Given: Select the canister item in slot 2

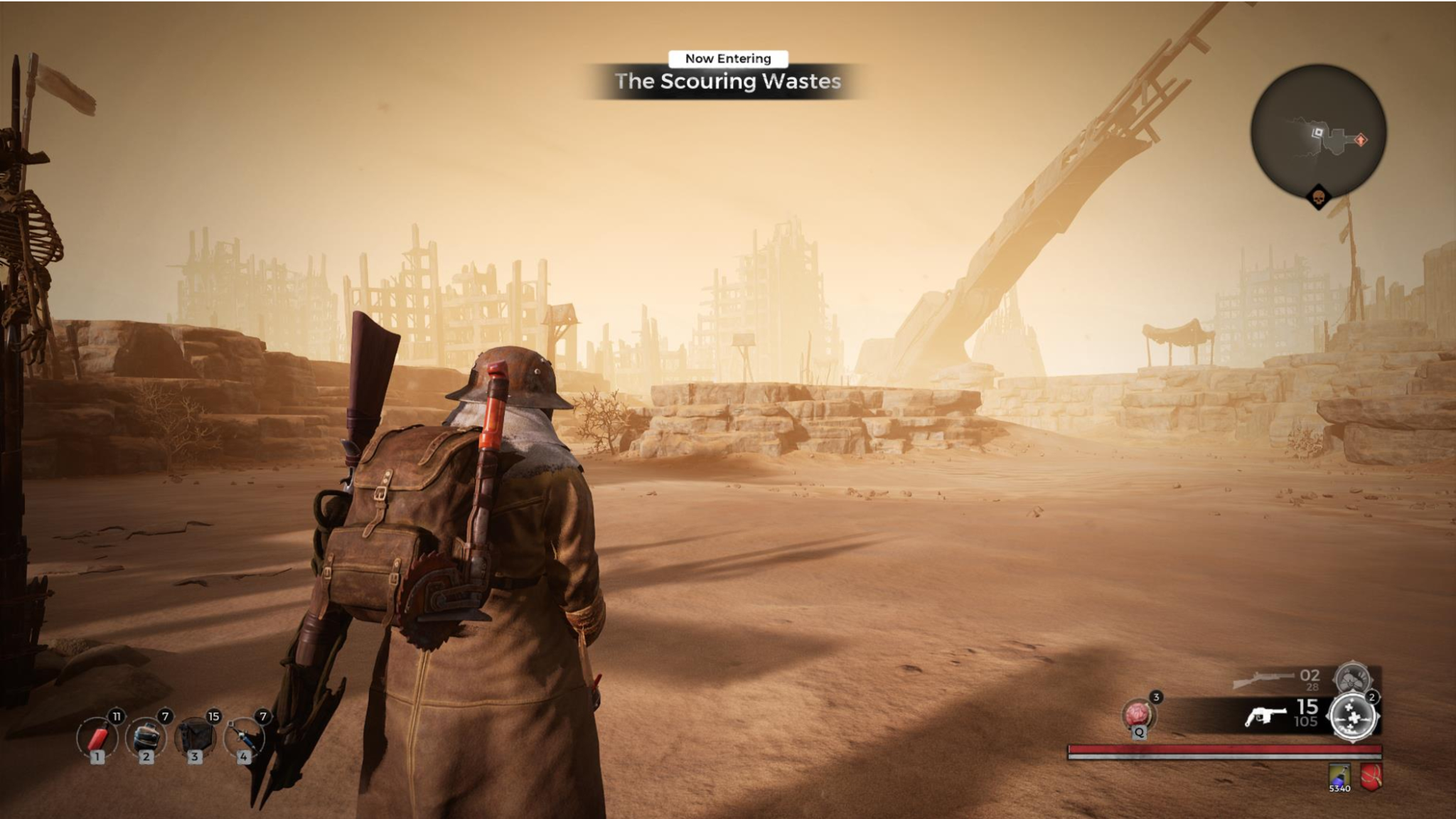Looking at the screenshot, I should click(x=146, y=738).
